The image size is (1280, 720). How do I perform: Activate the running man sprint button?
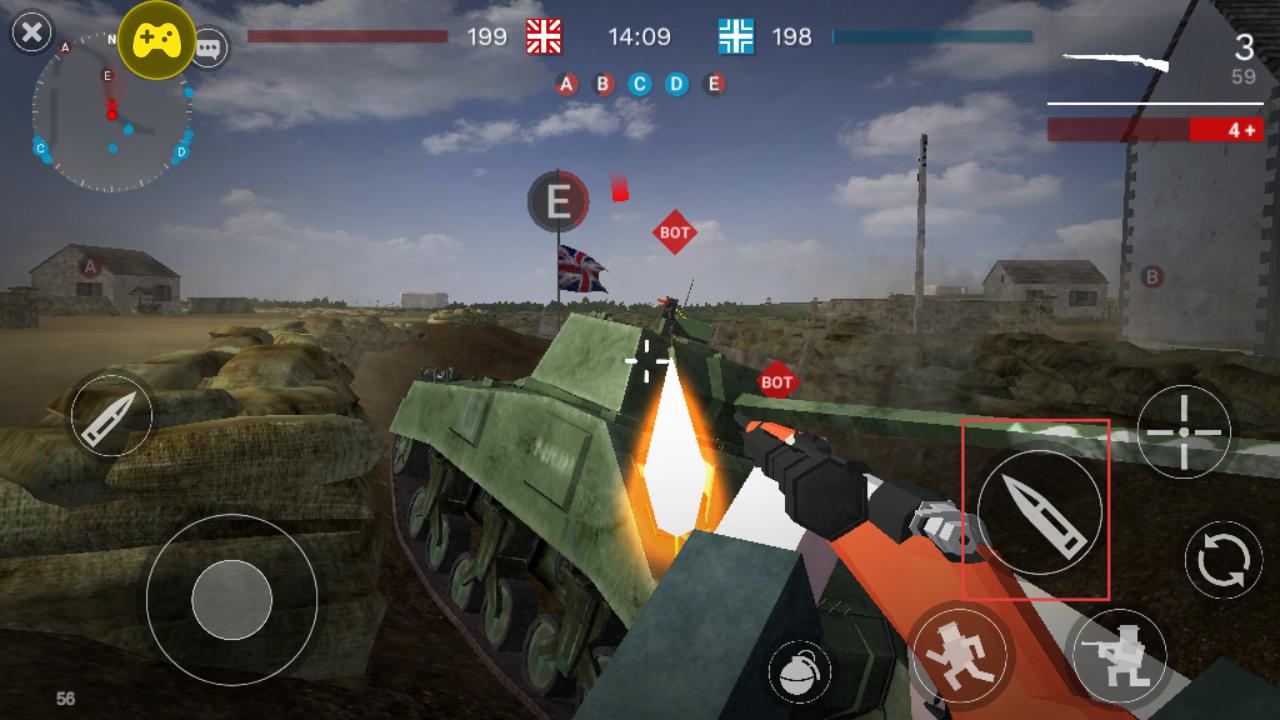point(960,651)
